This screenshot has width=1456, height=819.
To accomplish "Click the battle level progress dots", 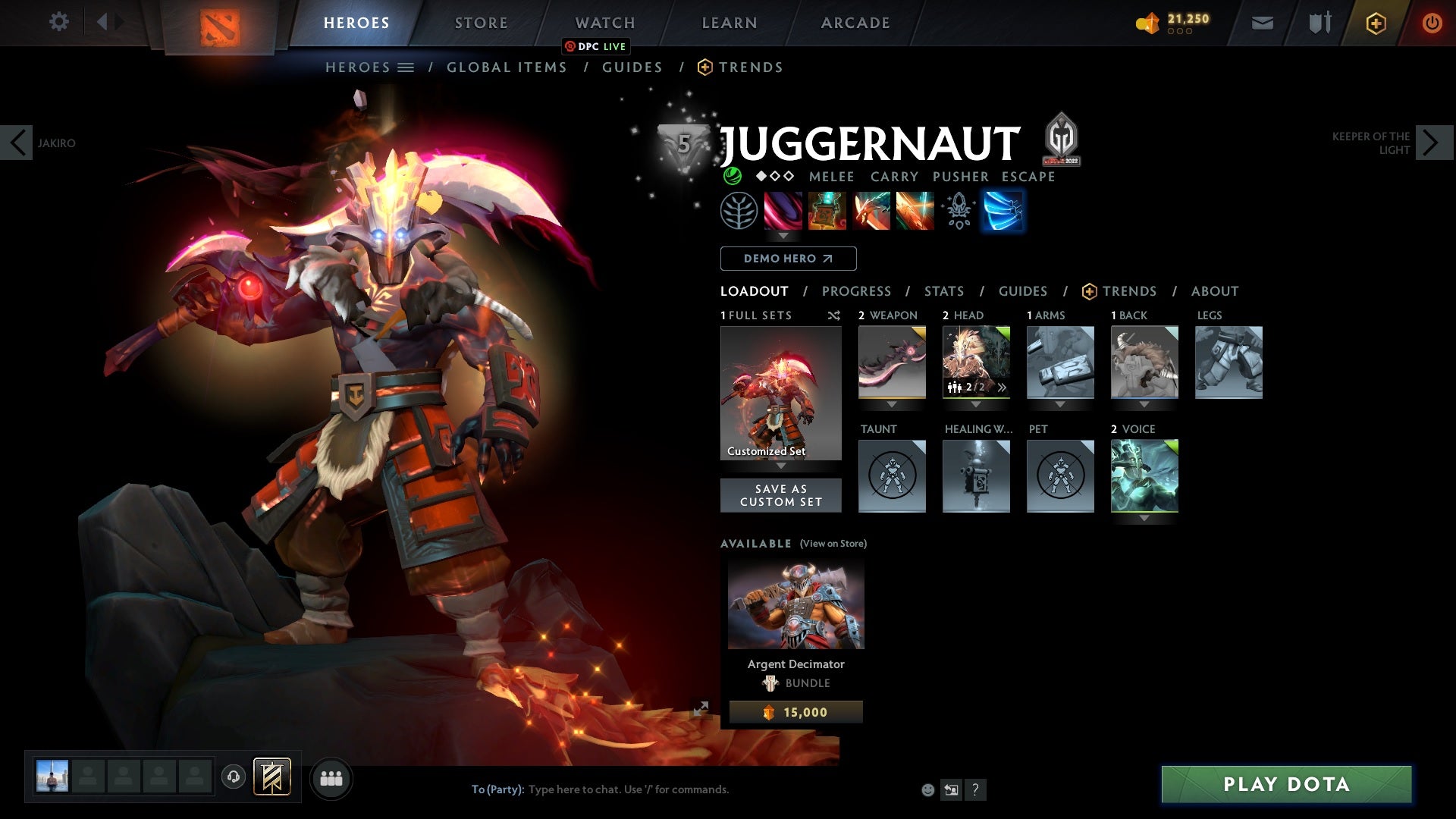I will (x=1180, y=33).
